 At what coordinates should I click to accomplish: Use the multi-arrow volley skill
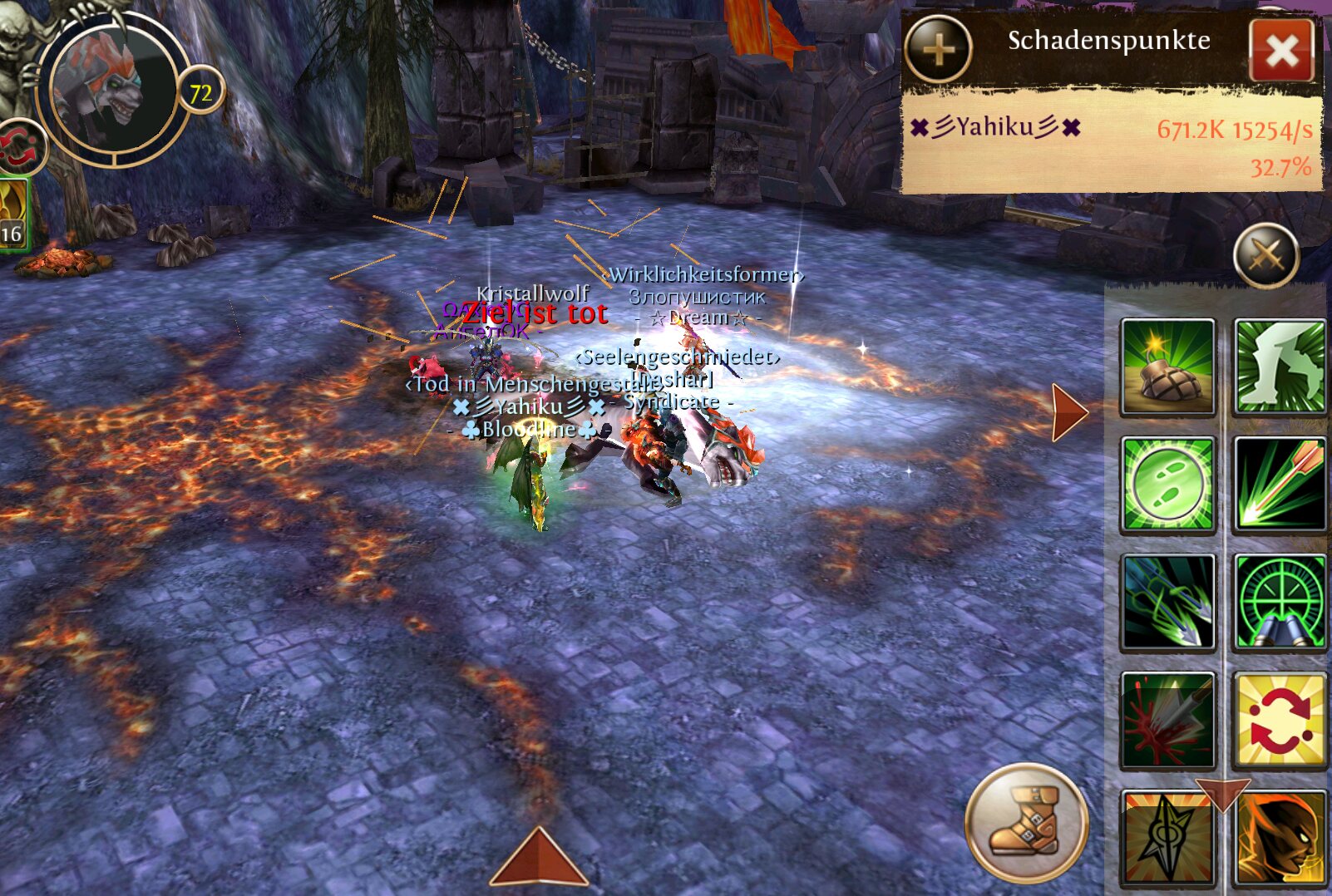(1167, 603)
